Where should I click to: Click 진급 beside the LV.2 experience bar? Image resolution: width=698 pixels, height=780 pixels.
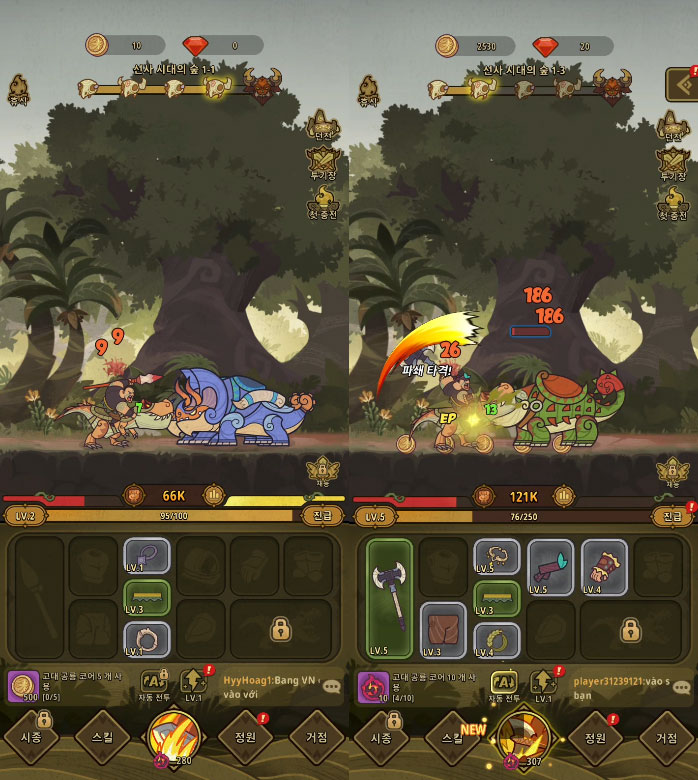coord(322,516)
